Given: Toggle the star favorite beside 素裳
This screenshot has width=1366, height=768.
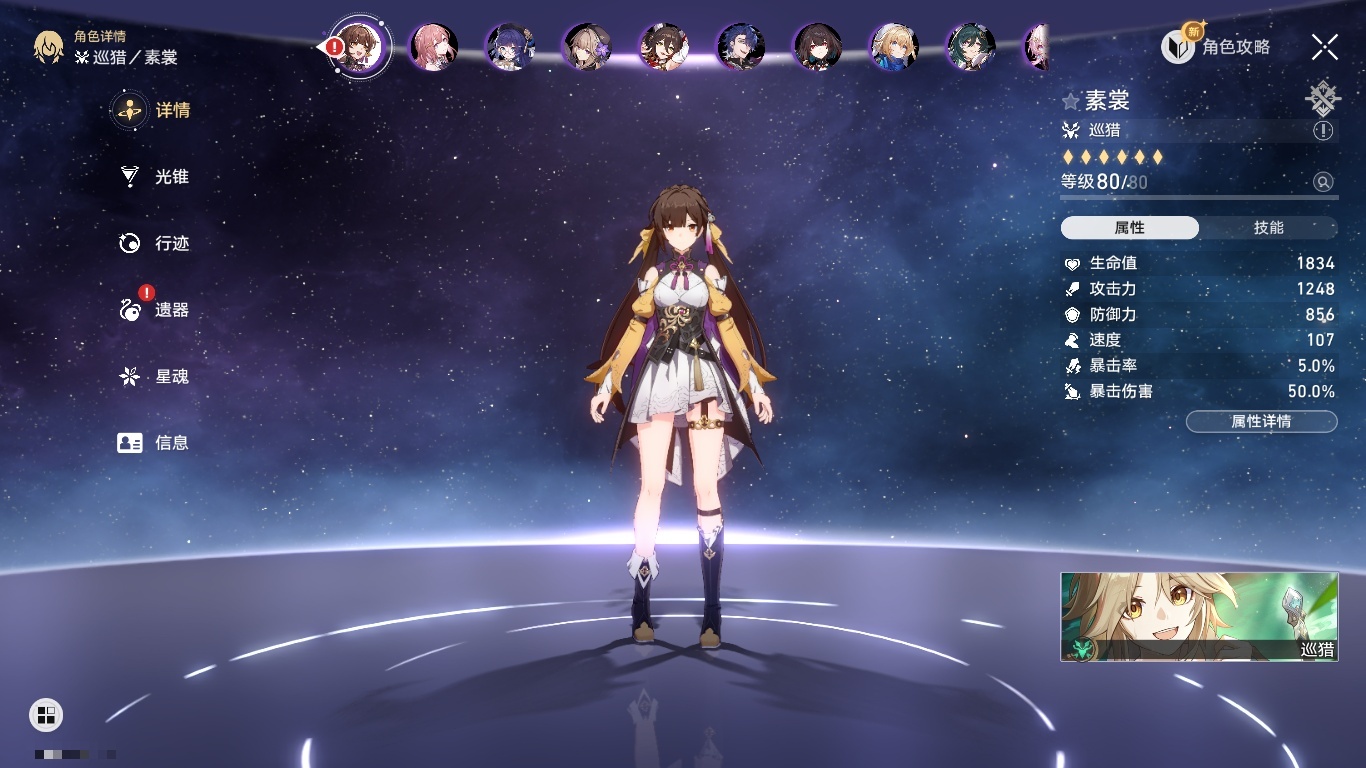Looking at the screenshot, I should pos(1071,101).
